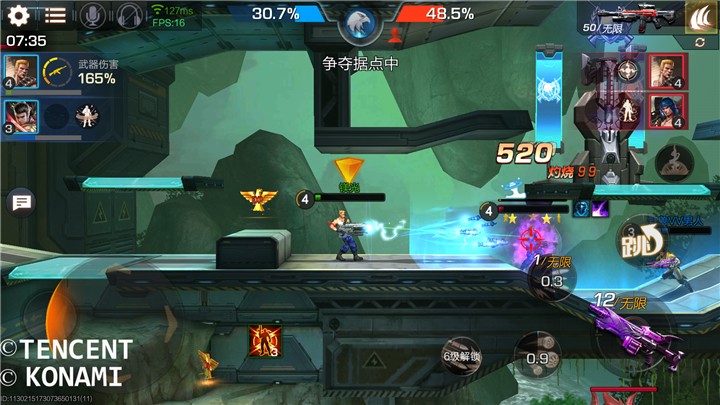720x405 pixels.
Task: Select the blond teammate portrait
Action: [21, 71]
